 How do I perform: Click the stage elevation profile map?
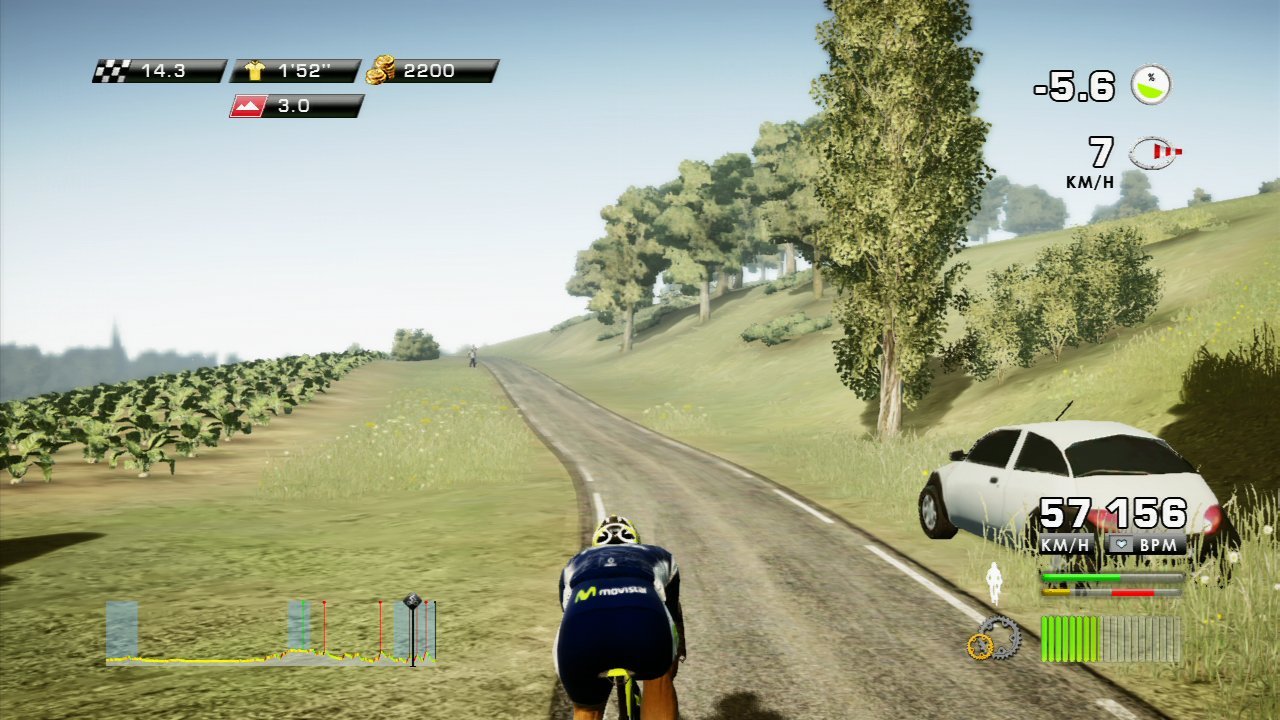click(270, 635)
